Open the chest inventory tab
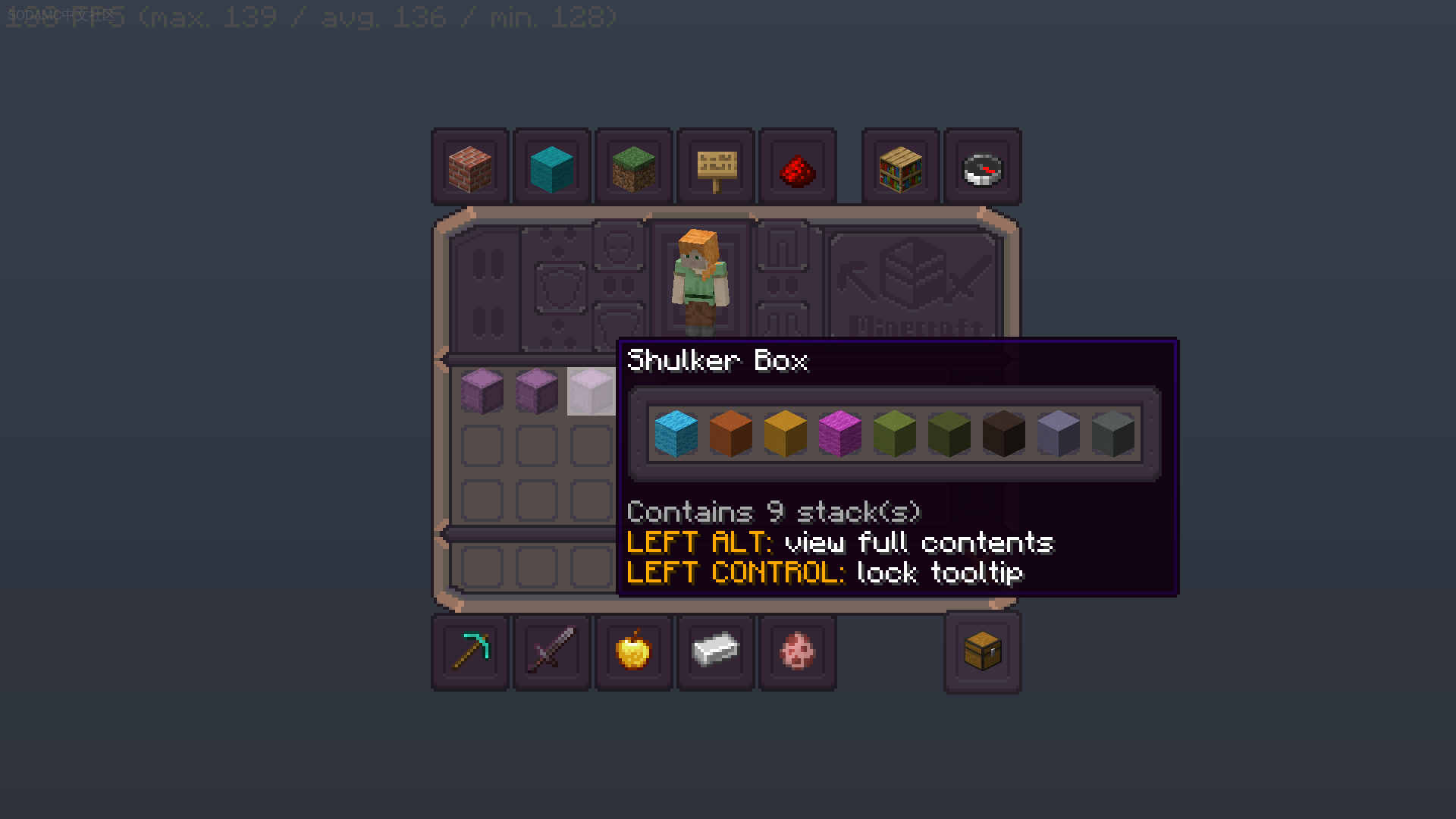The image size is (1456, 819). click(x=982, y=651)
